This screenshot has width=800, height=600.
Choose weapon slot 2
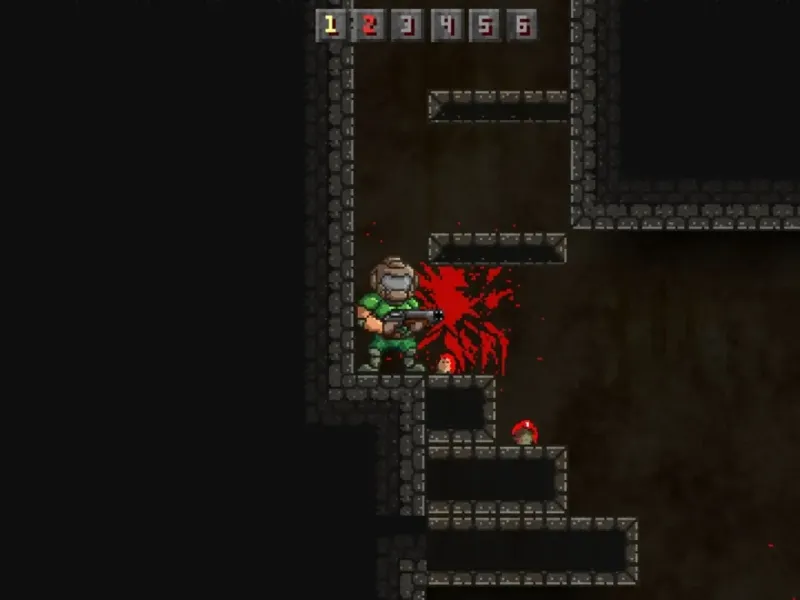[x=369, y=26]
